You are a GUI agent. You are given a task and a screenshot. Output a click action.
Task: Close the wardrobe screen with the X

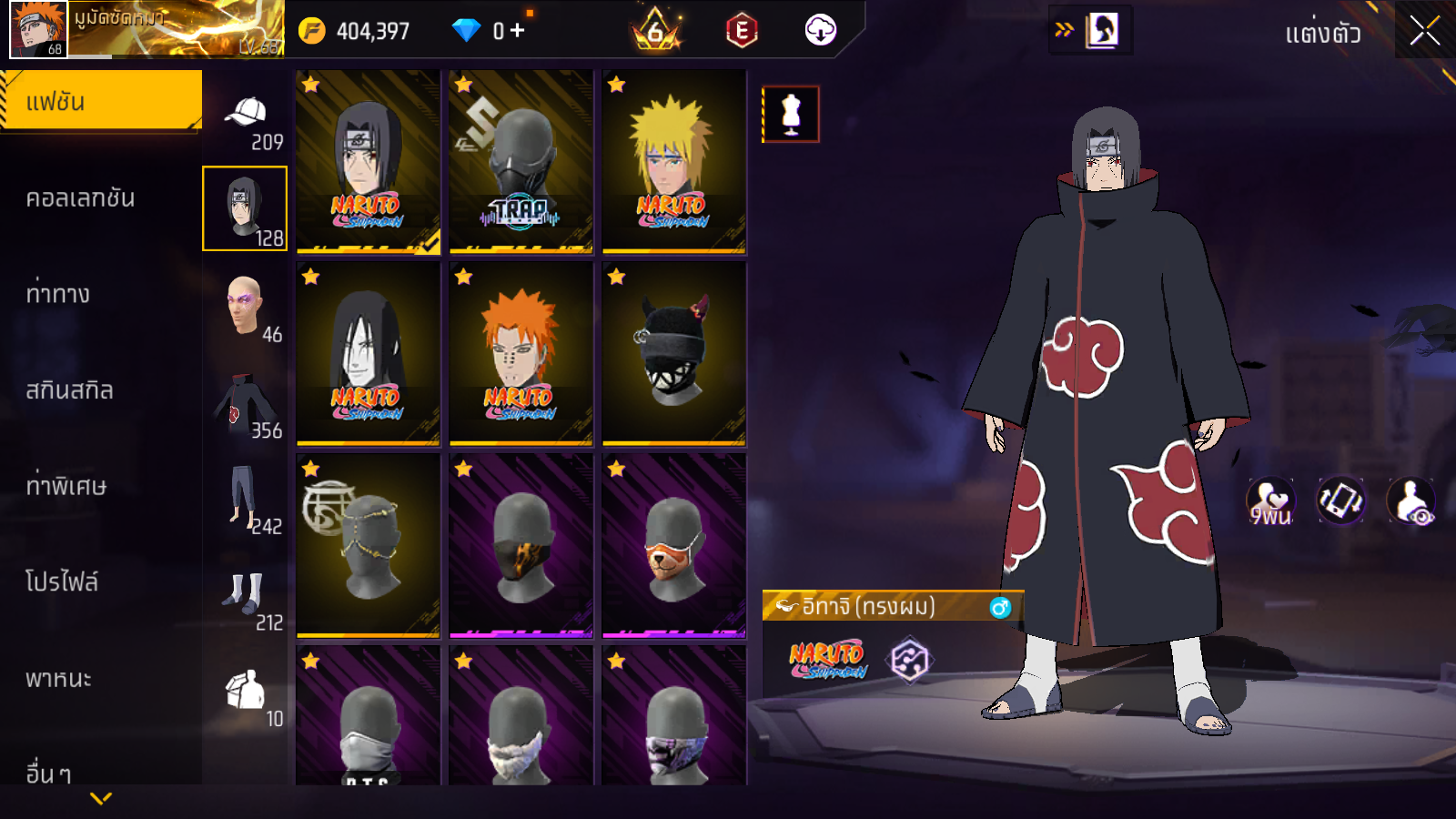click(1424, 31)
